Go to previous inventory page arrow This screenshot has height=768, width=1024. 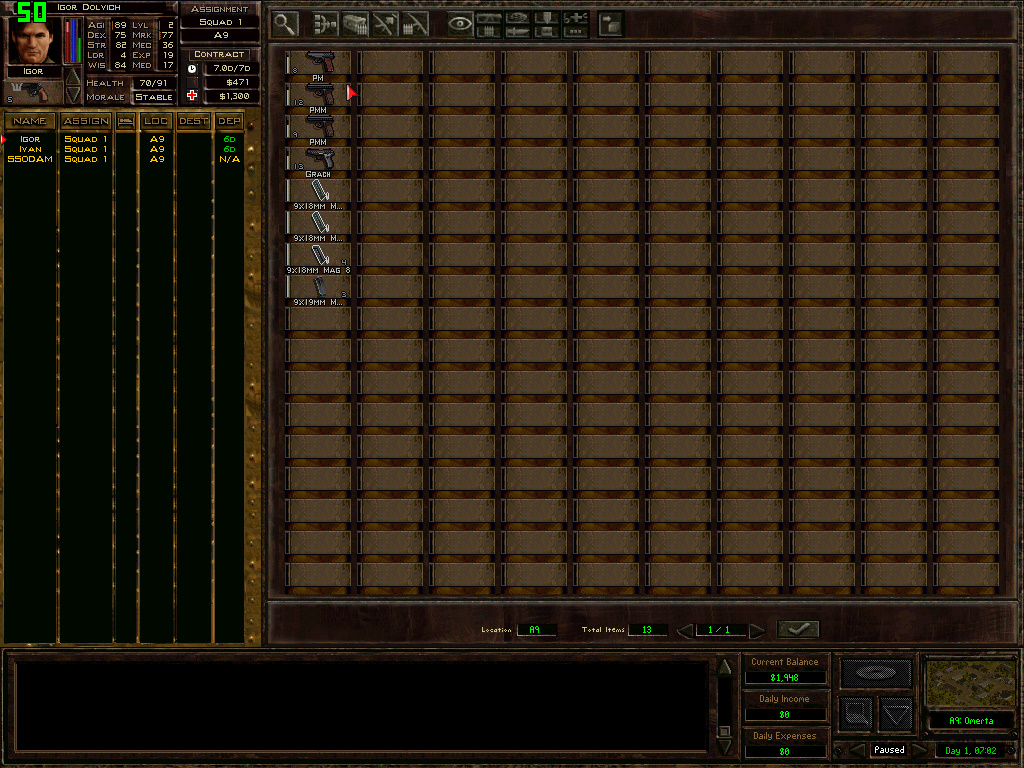point(685,630)
